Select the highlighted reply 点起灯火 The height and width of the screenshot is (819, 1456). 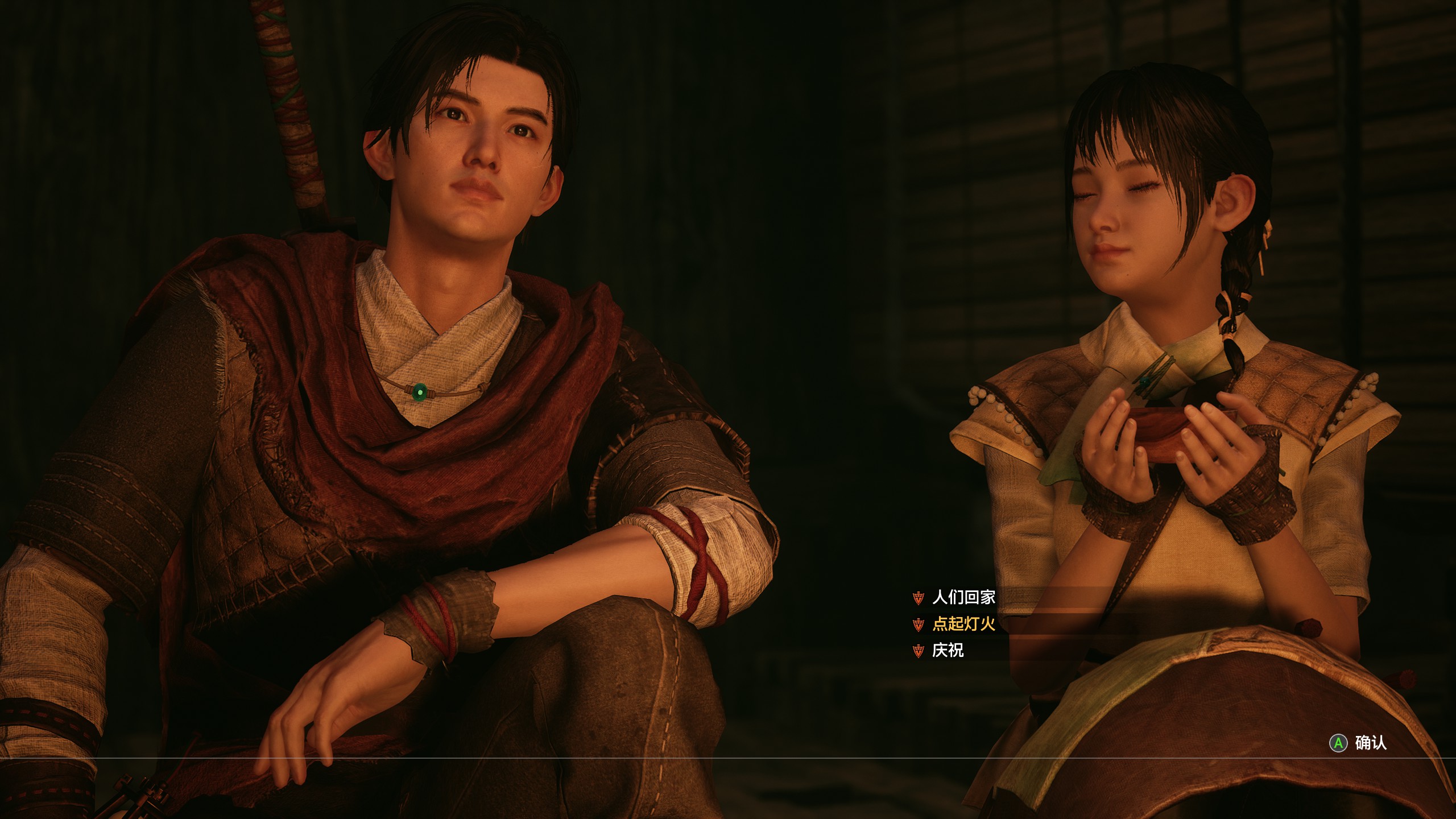tap(963, 624)
